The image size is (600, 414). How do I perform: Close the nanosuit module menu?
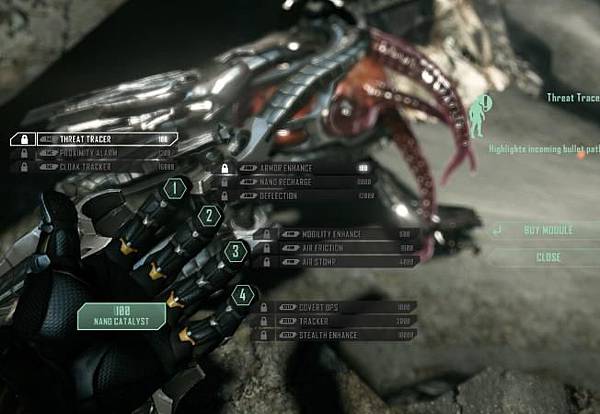pyautogui.click(x=548, y=257)
